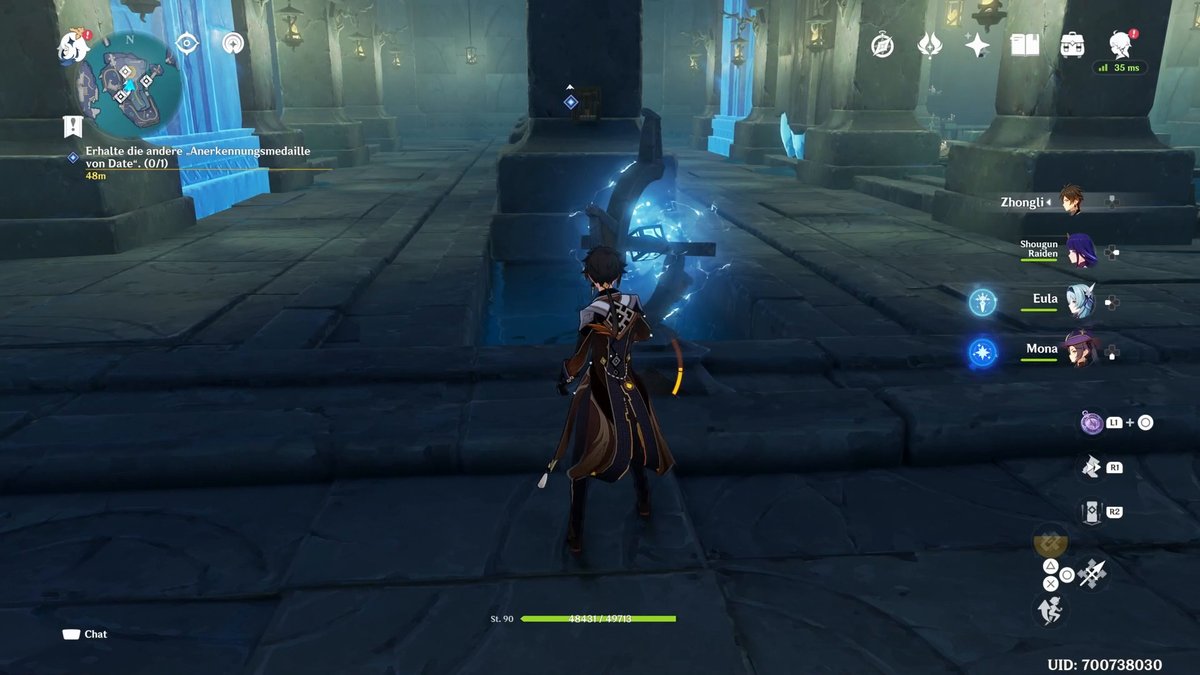Open the Chat box

[85, 634]
